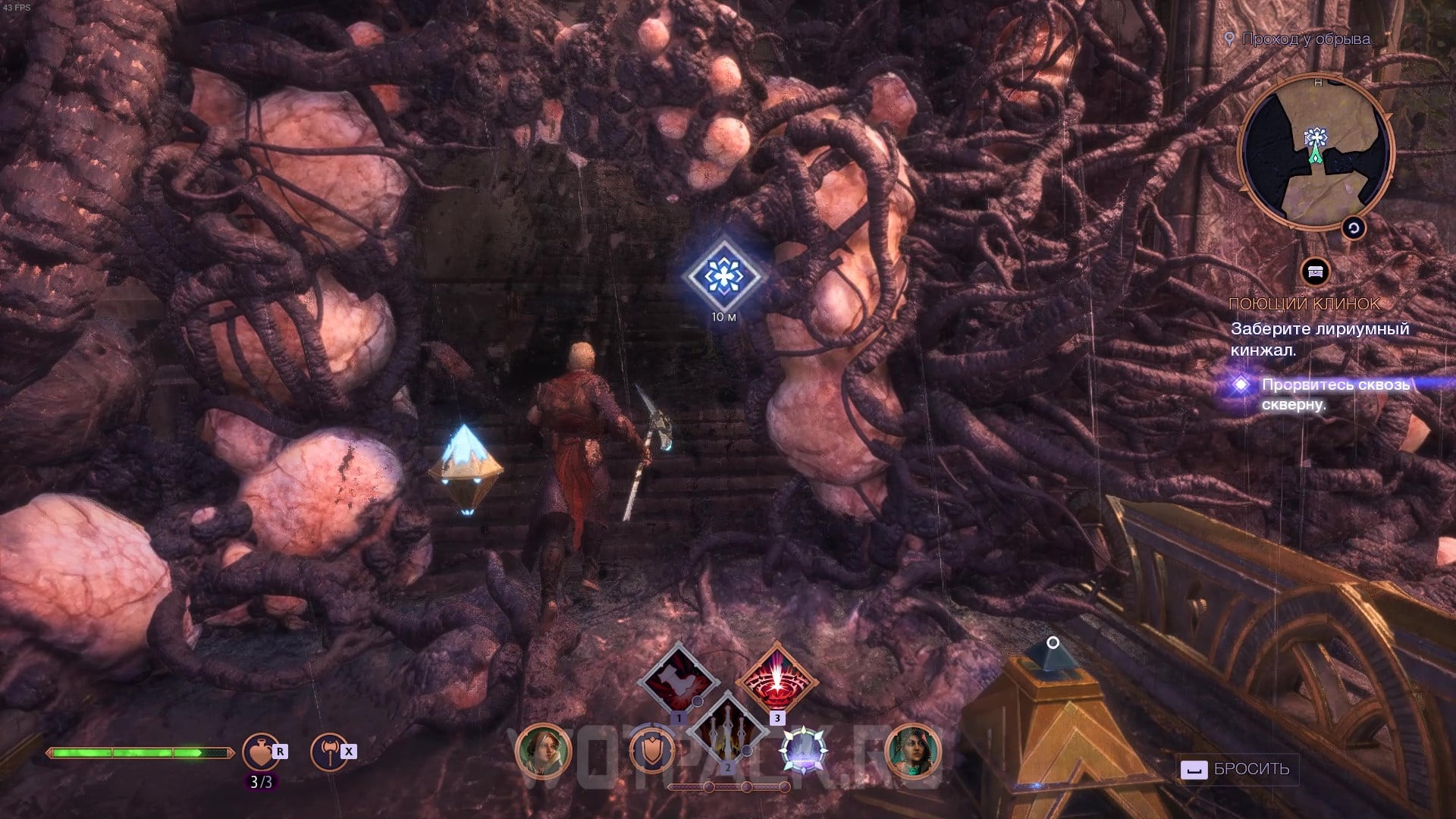Click the objective waypoint marker showing 10 м
This screenshot has width=1456, height=819.
pos(723,276)
